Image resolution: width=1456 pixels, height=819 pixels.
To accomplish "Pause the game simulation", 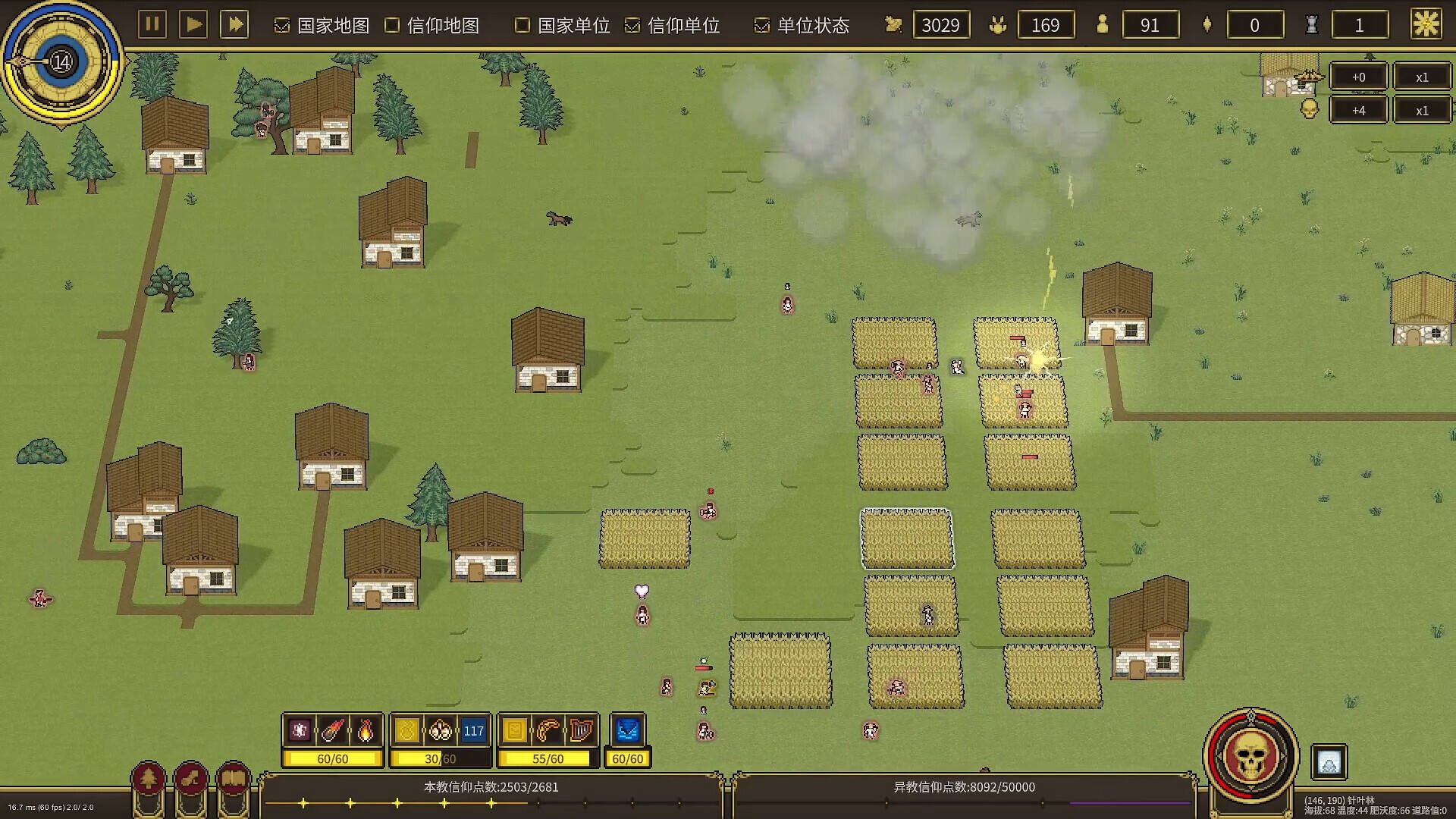I will click(x=152, y=24).
